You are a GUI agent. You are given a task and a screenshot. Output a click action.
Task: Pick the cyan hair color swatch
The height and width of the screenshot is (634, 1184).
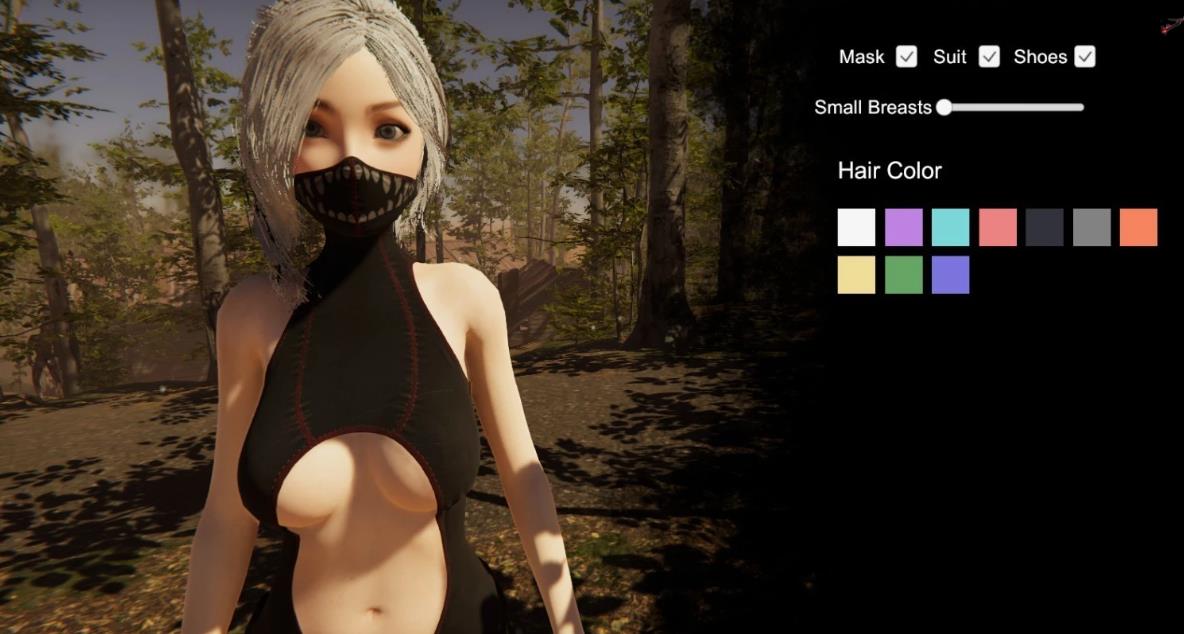pos(950,227)
